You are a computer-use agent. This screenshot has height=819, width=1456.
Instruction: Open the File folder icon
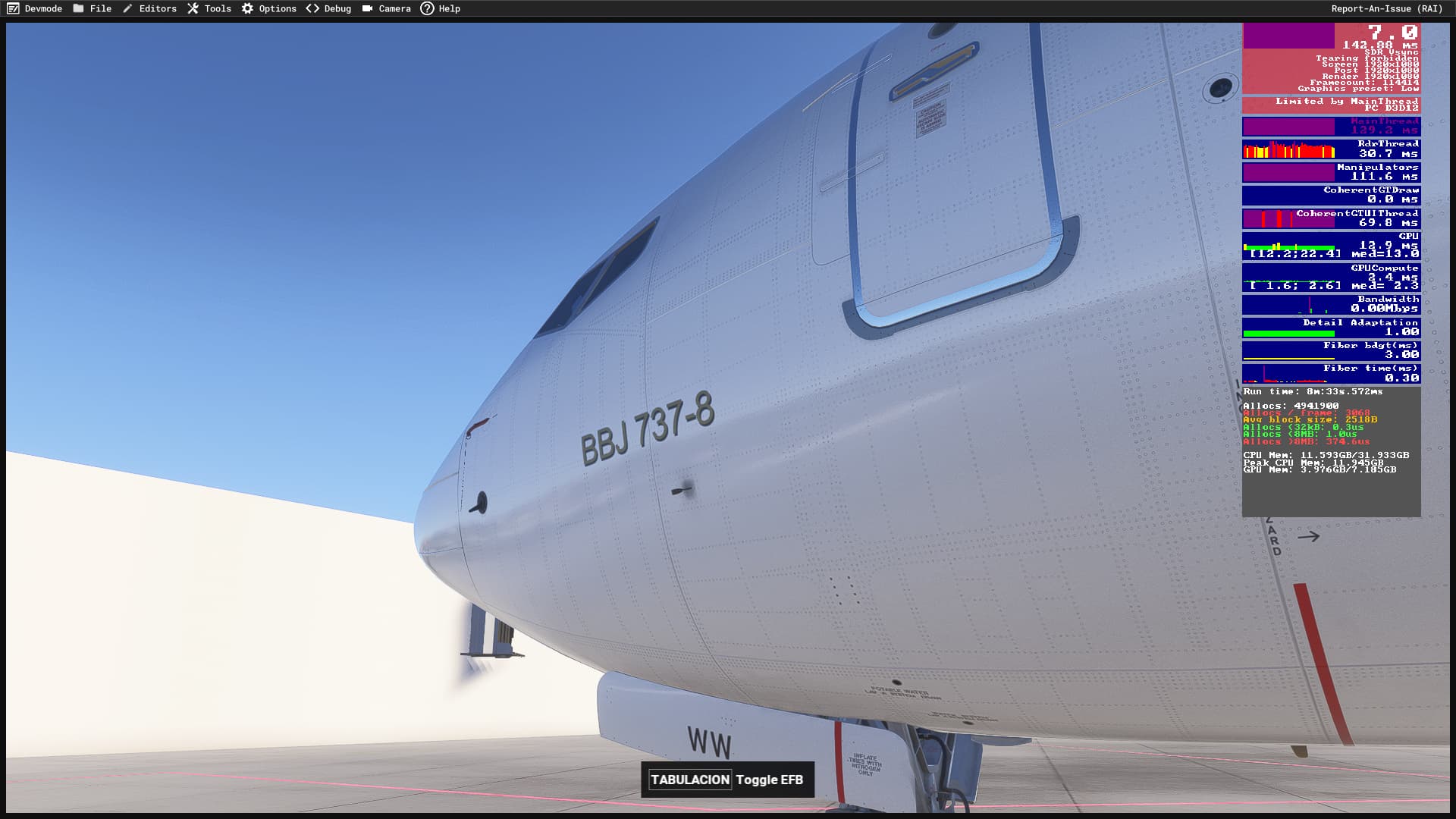(x=78, y=8)
